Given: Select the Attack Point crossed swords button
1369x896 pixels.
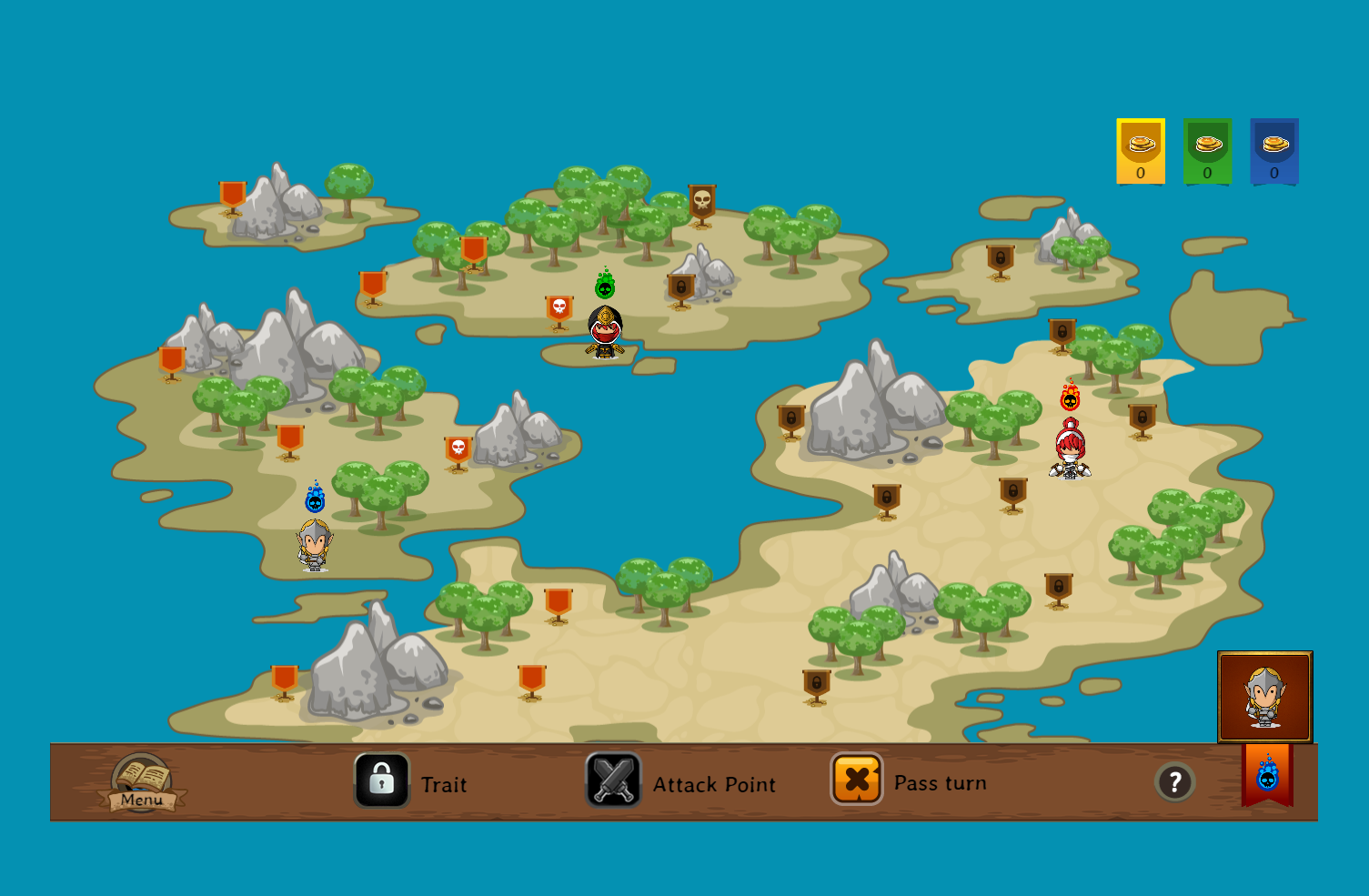Looking at the screenshot, I should pos(614,780).
